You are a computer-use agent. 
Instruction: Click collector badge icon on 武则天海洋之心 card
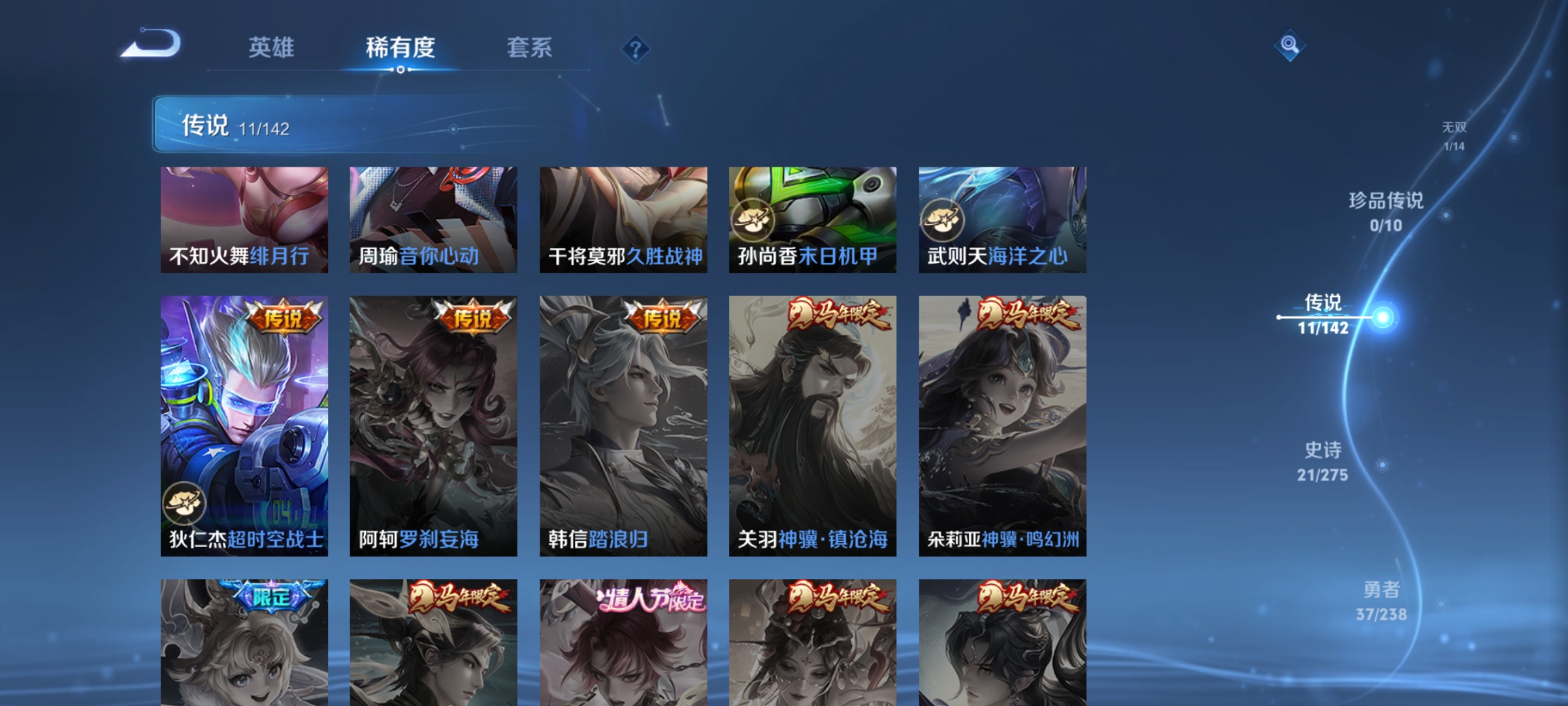point(941,220)
